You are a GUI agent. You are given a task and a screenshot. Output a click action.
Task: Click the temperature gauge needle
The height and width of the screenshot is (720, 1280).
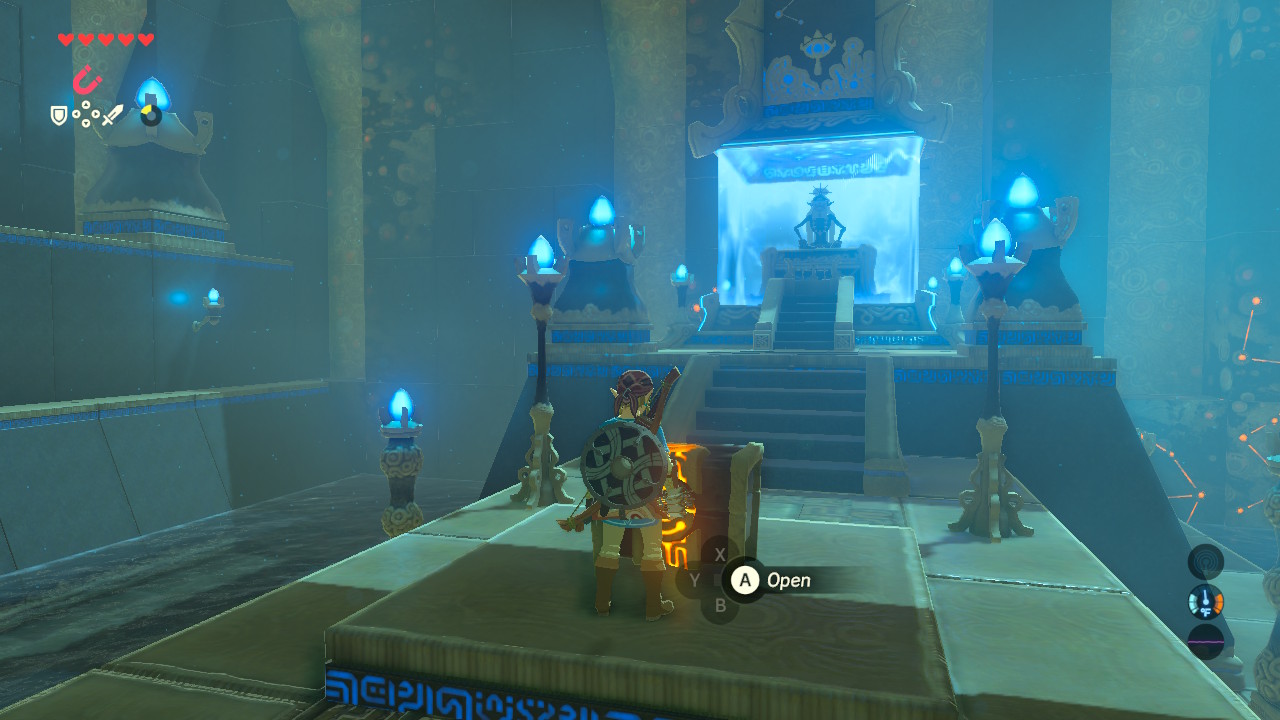(1205, 595)
